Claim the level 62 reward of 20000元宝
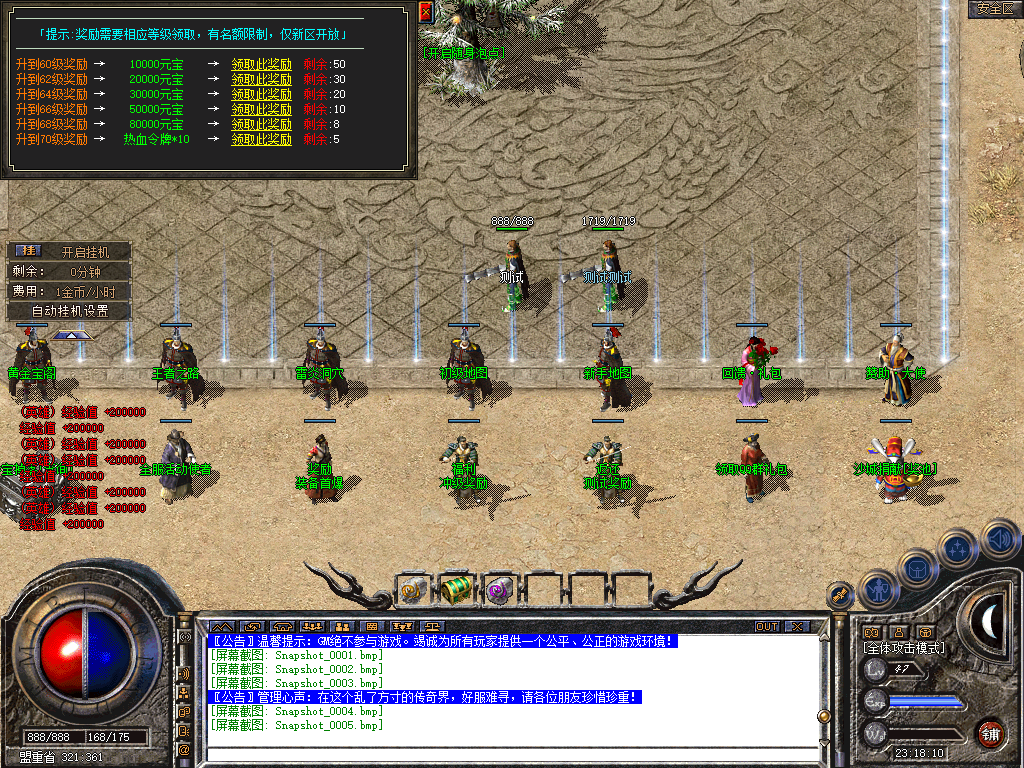The image size is (1024, 768). [x=262, y=79]
